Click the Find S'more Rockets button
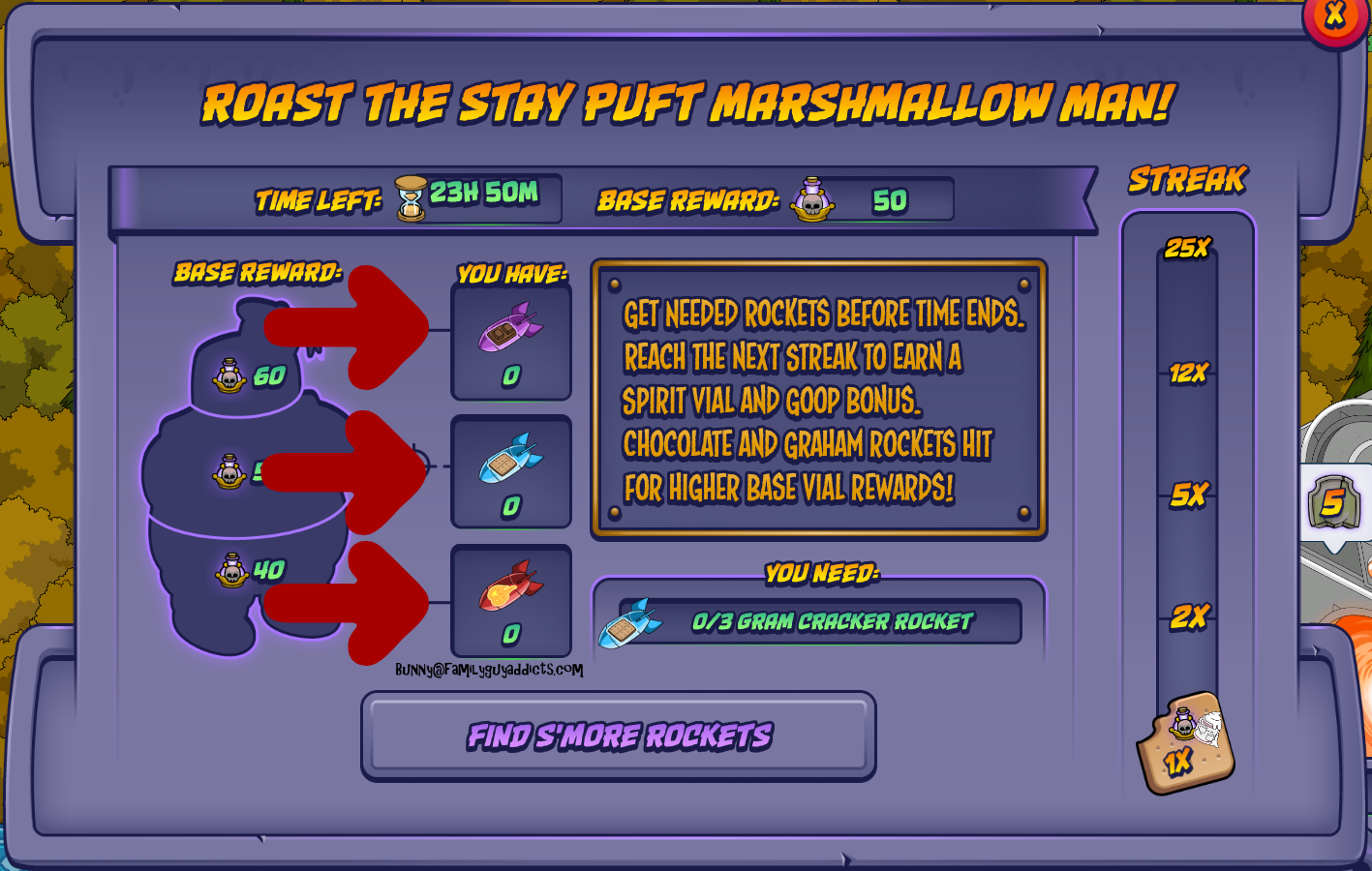The height and width of the screenshot is (871, 1372). [619, 736]
